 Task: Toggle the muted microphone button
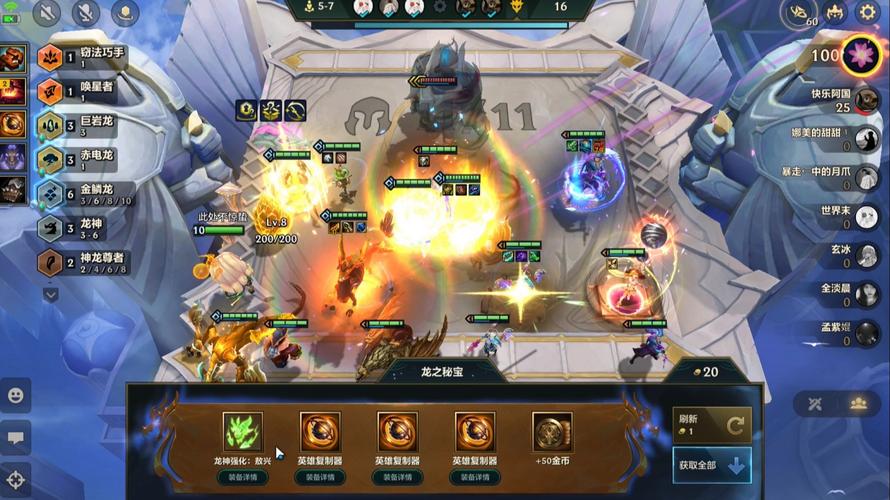click(86, 13)
